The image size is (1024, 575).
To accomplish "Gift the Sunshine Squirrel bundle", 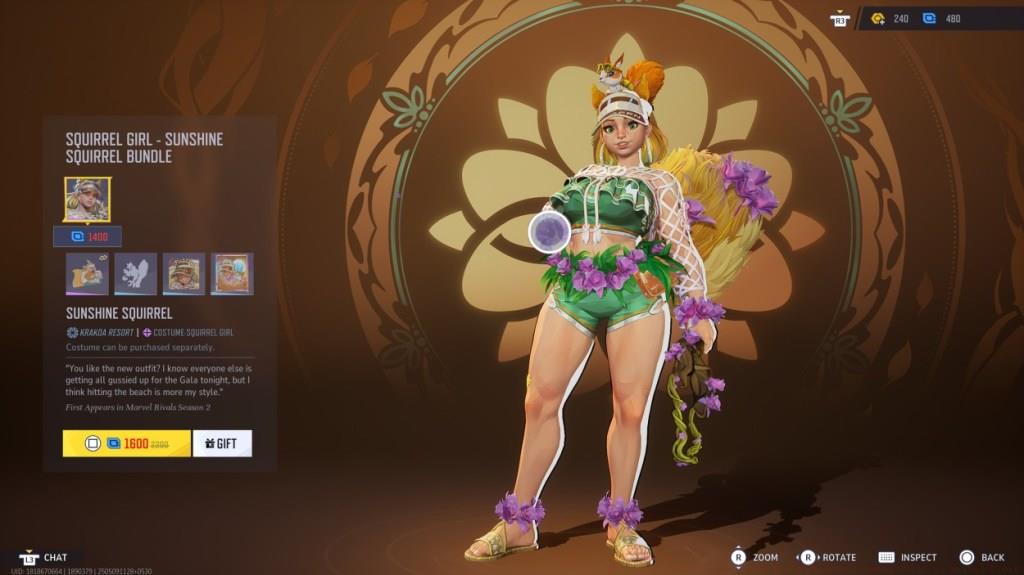I will click(x=221, y=443).
